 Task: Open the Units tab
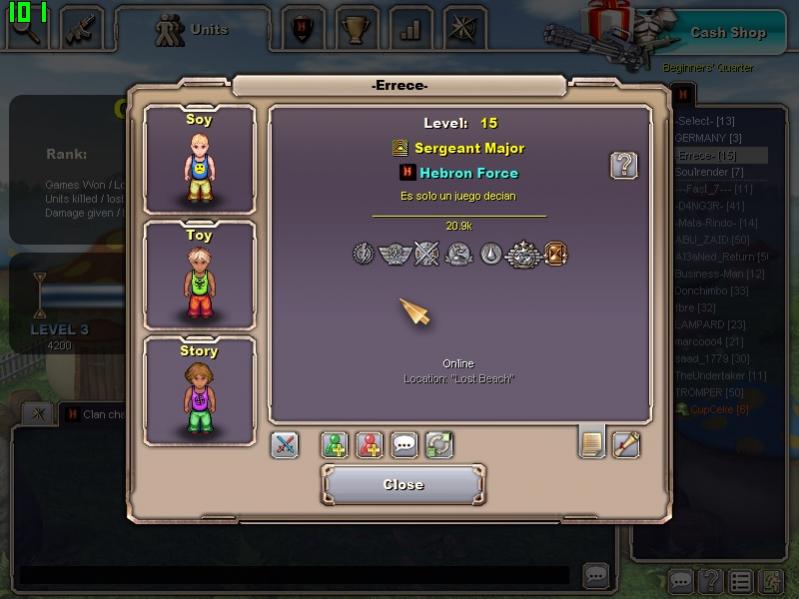point(193,30)
